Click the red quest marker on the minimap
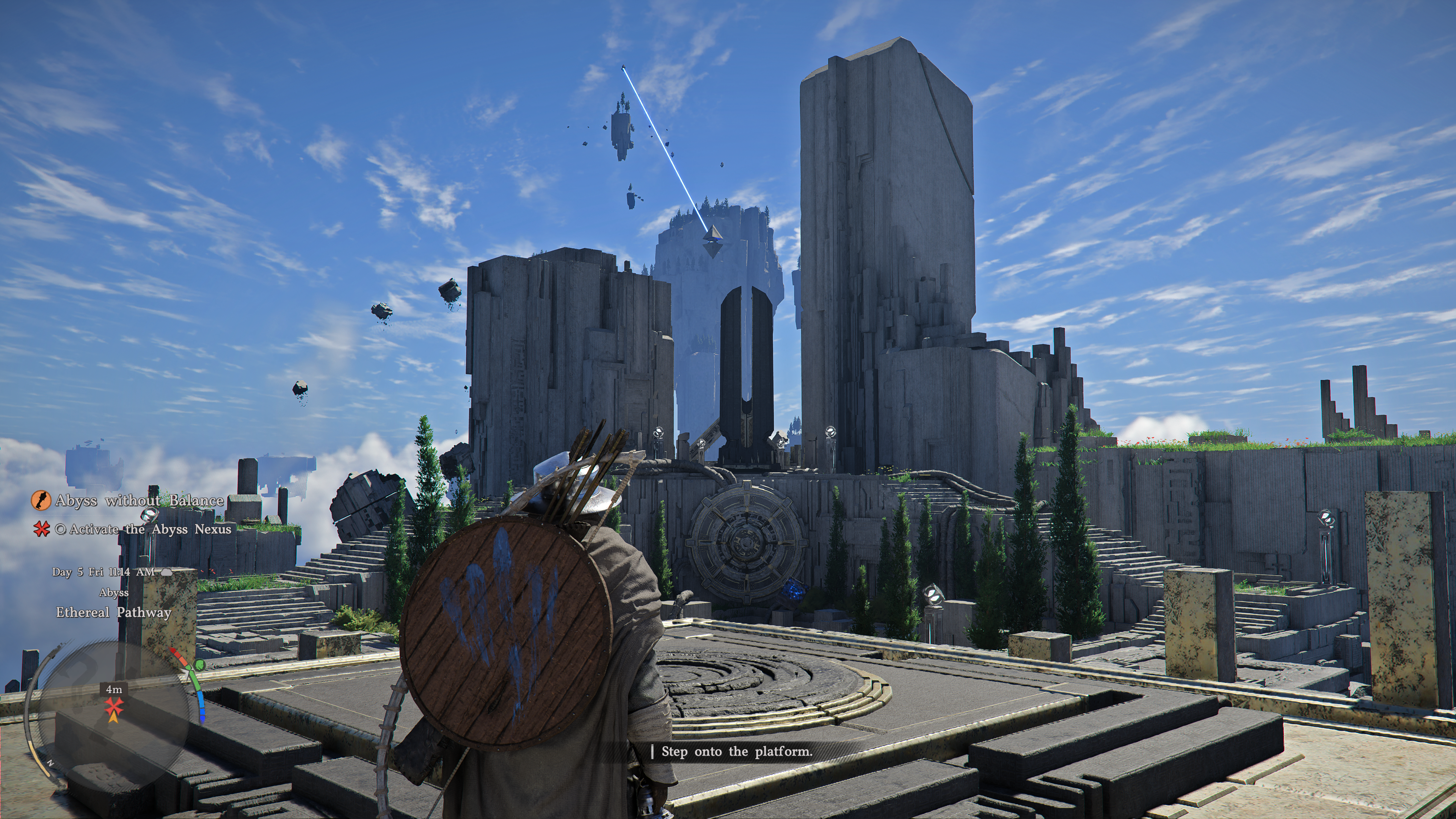 click(x=114, y=706)
